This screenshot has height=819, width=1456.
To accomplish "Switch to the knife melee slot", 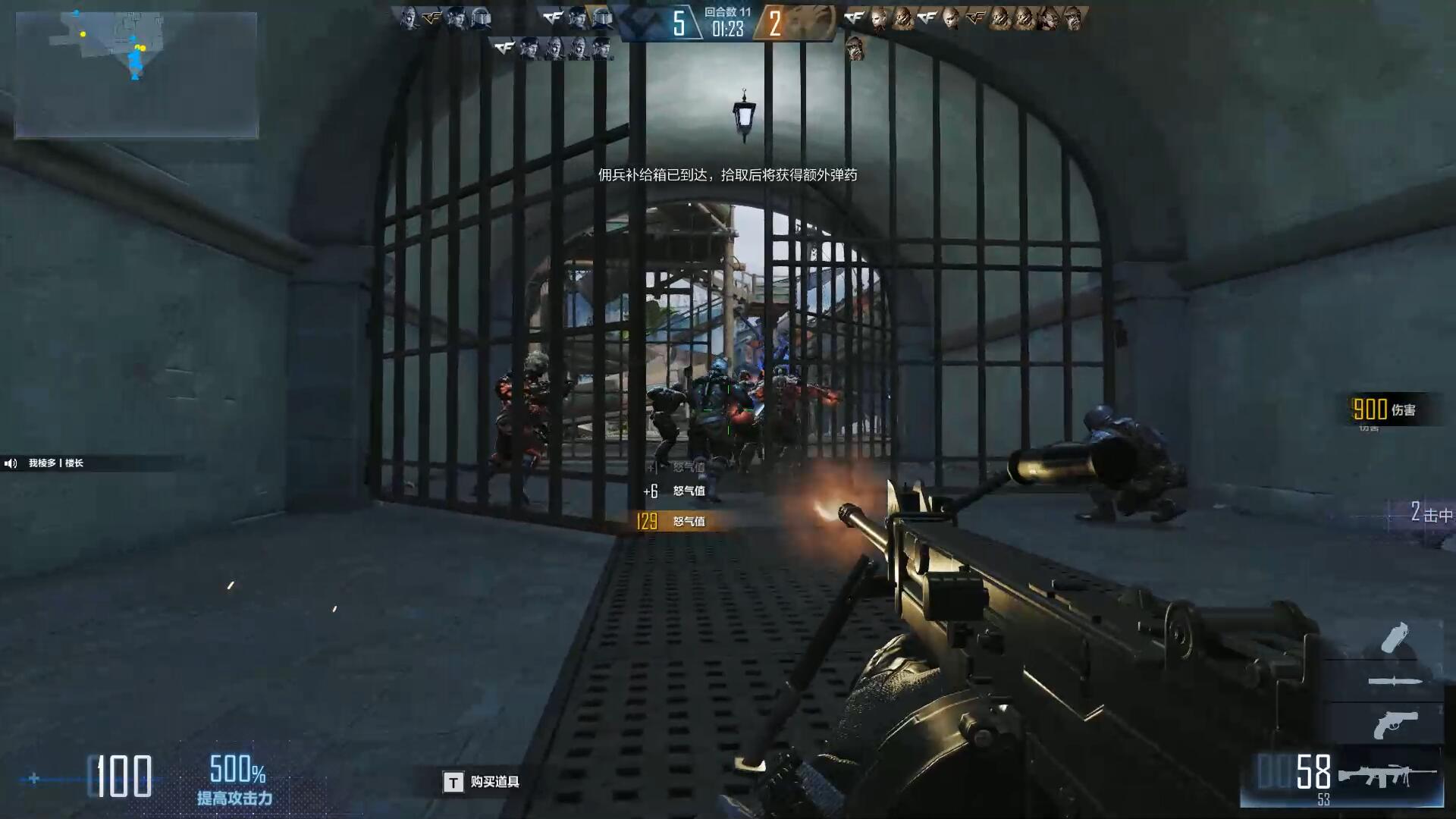I will tap(1394, 682).
